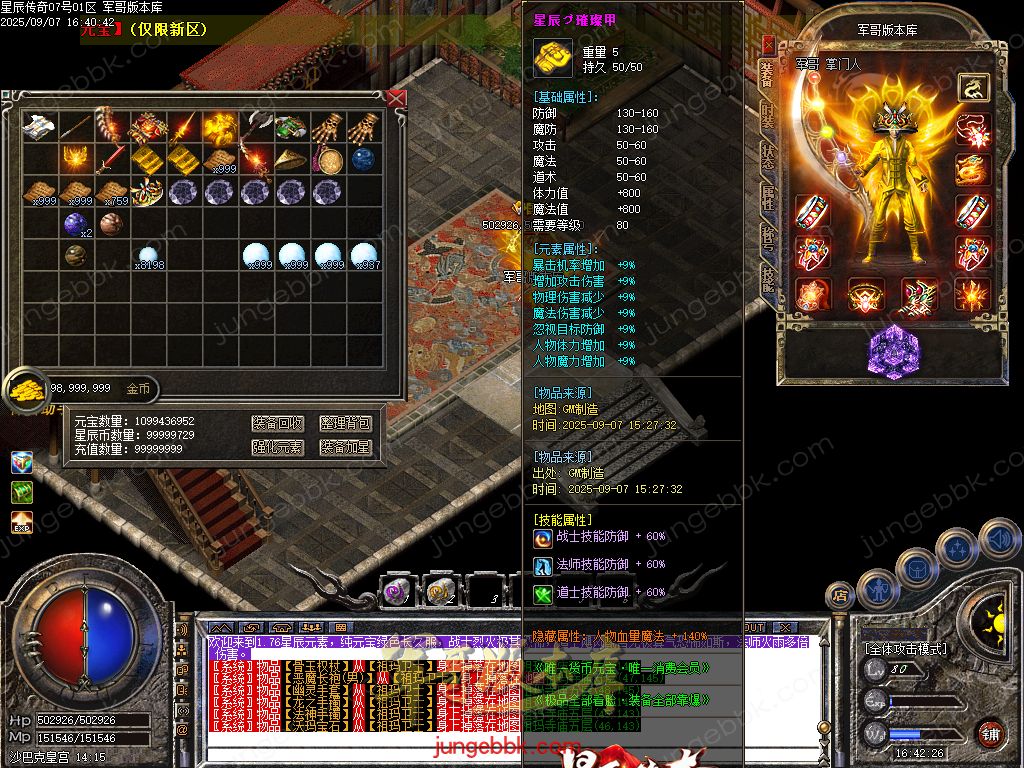Click the 装备回收 equipment recycle button
Viewport: 1024px width, 768px height.
coord(277,424)
